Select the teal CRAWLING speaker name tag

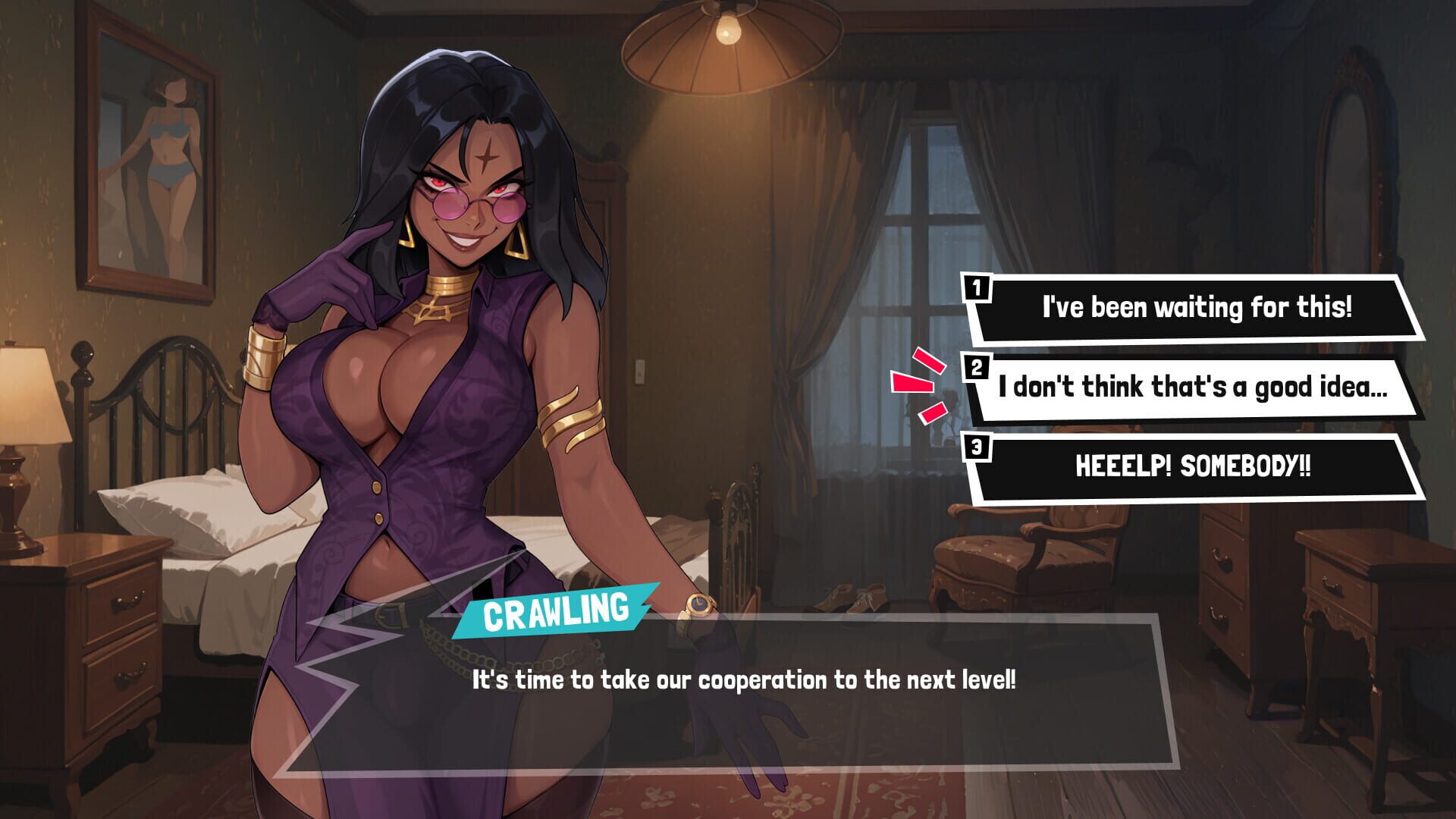point(559,608)
